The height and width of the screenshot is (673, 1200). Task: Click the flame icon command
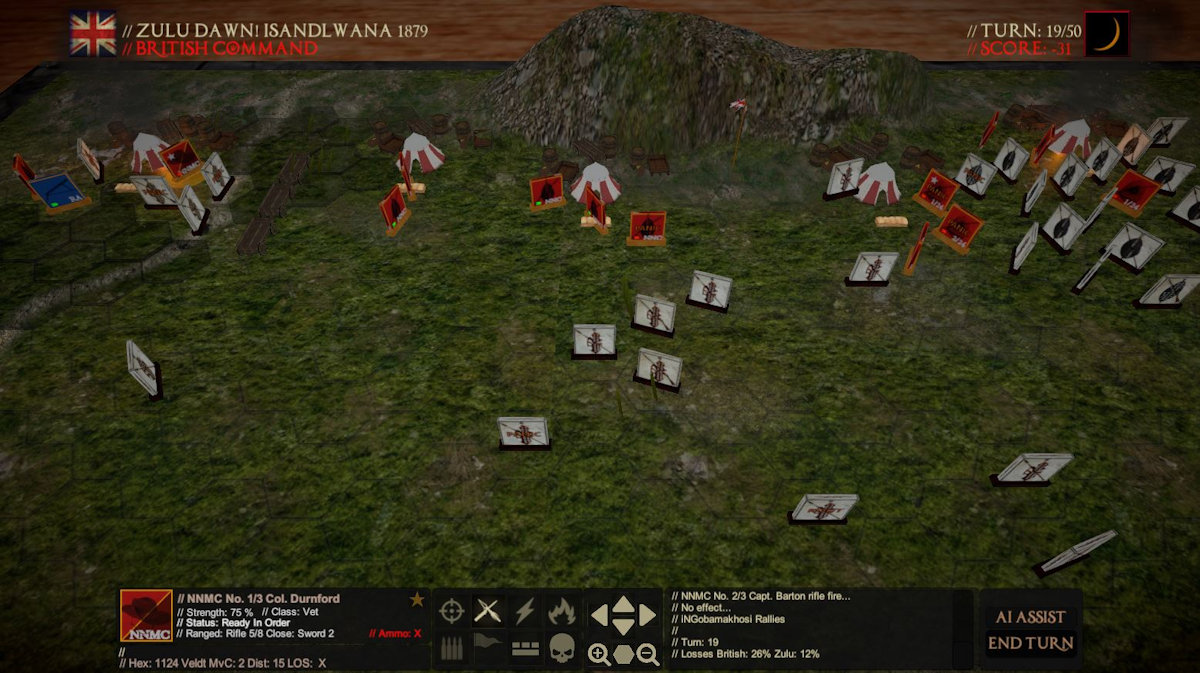[x=561, y=610]
